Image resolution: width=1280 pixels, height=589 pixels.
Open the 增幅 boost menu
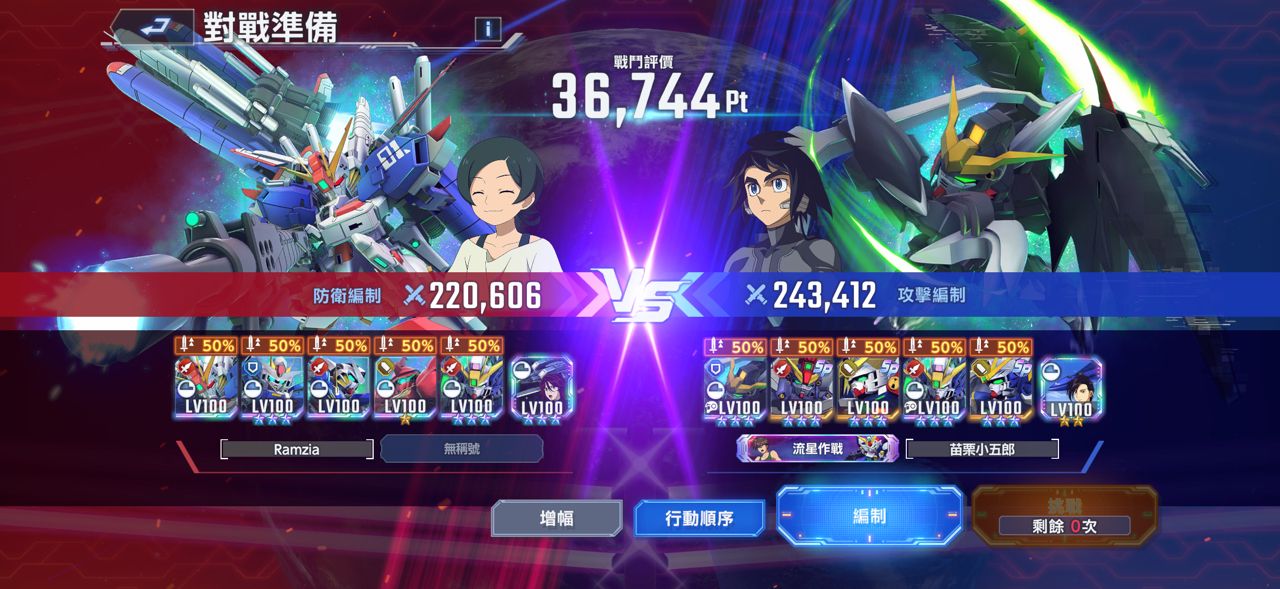556,518
